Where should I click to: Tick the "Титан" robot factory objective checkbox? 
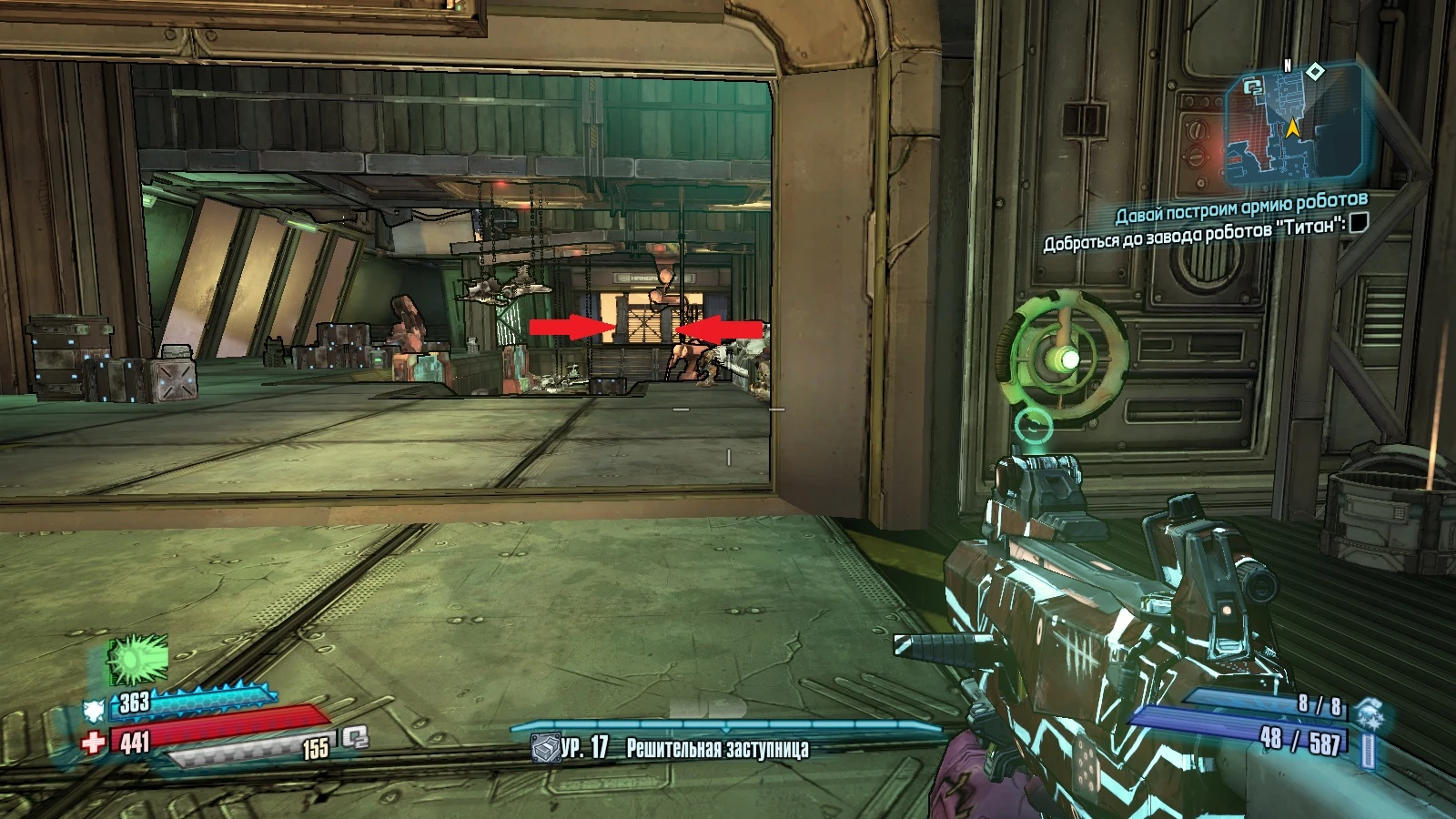click(1358, 222)
